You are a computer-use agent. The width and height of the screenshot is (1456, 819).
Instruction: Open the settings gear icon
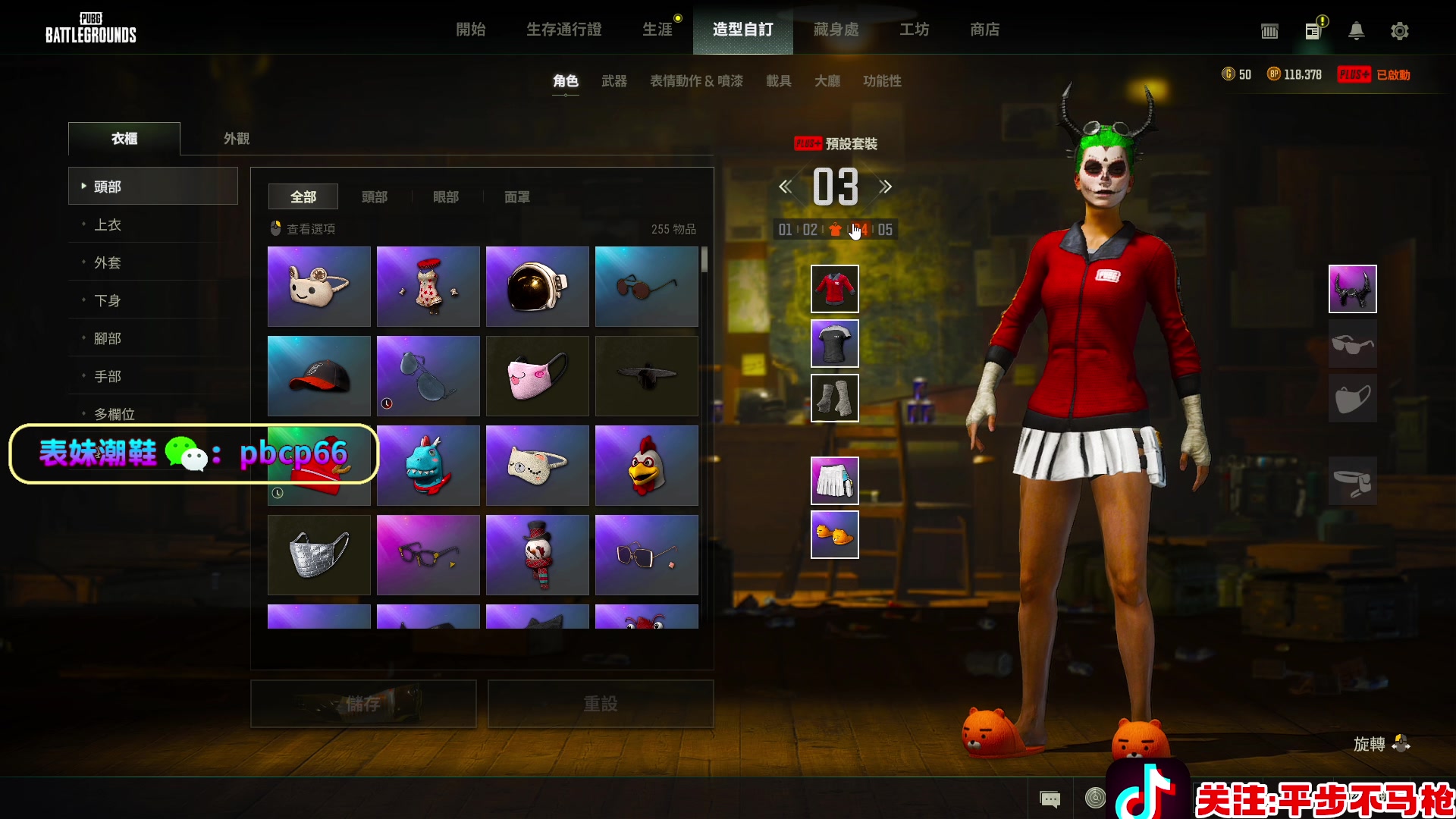click(1399, 31)
